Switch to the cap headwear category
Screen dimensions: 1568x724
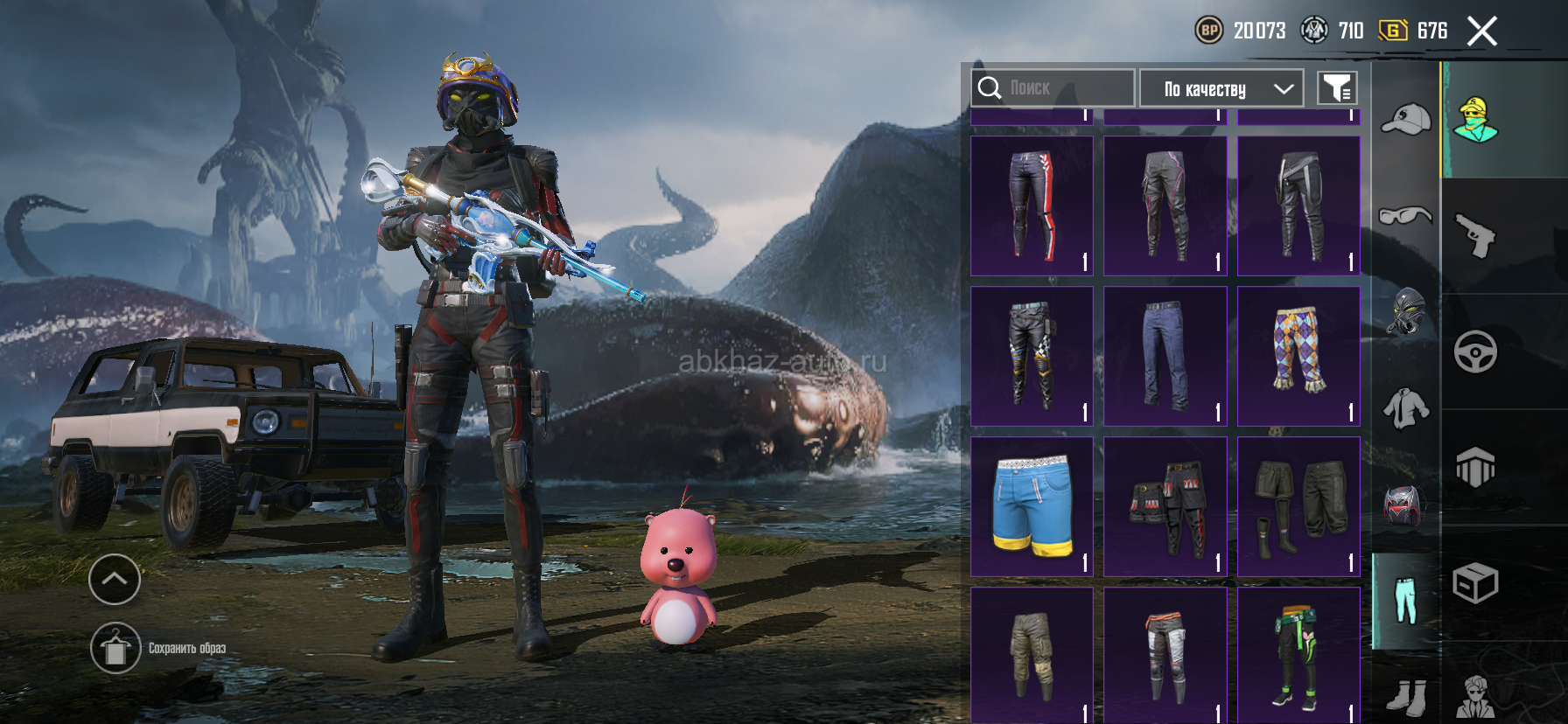click(1405, 119)
